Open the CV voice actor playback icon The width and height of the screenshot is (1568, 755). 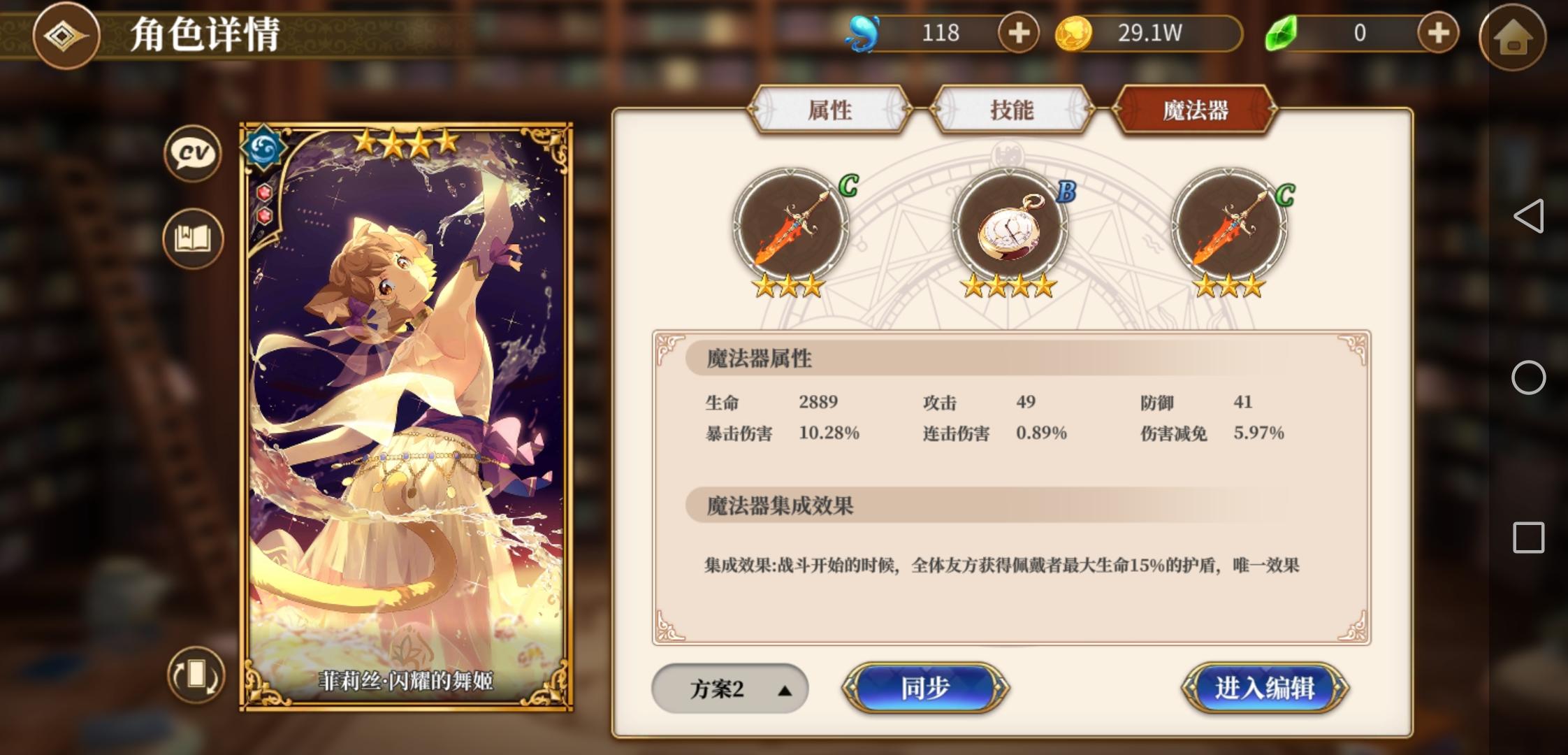pyautogui.click(x=192, y=154)
